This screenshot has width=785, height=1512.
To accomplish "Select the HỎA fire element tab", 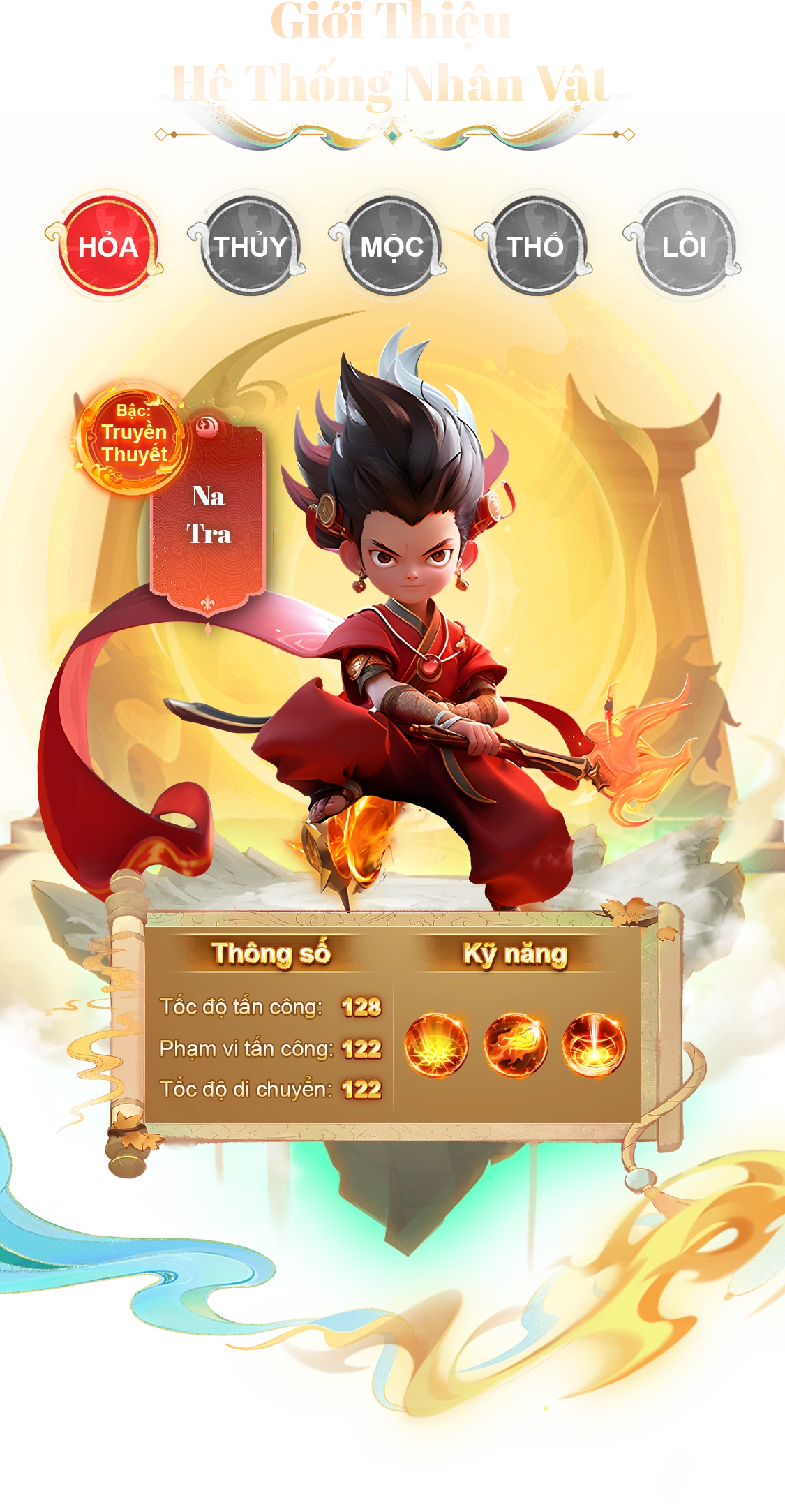I will click(107, 246).
